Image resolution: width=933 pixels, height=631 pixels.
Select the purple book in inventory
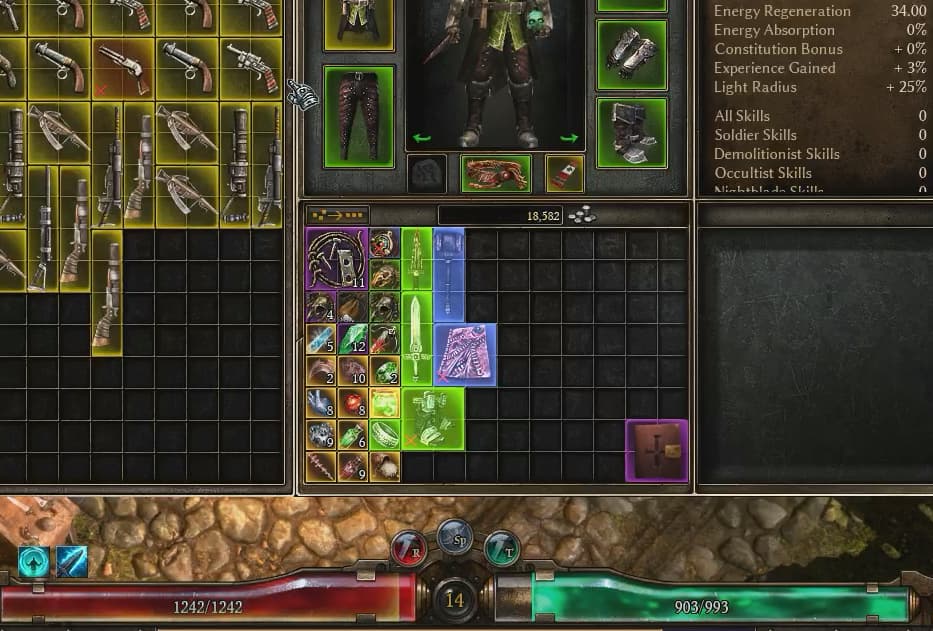pyautogui.click(x=657, y=451)
